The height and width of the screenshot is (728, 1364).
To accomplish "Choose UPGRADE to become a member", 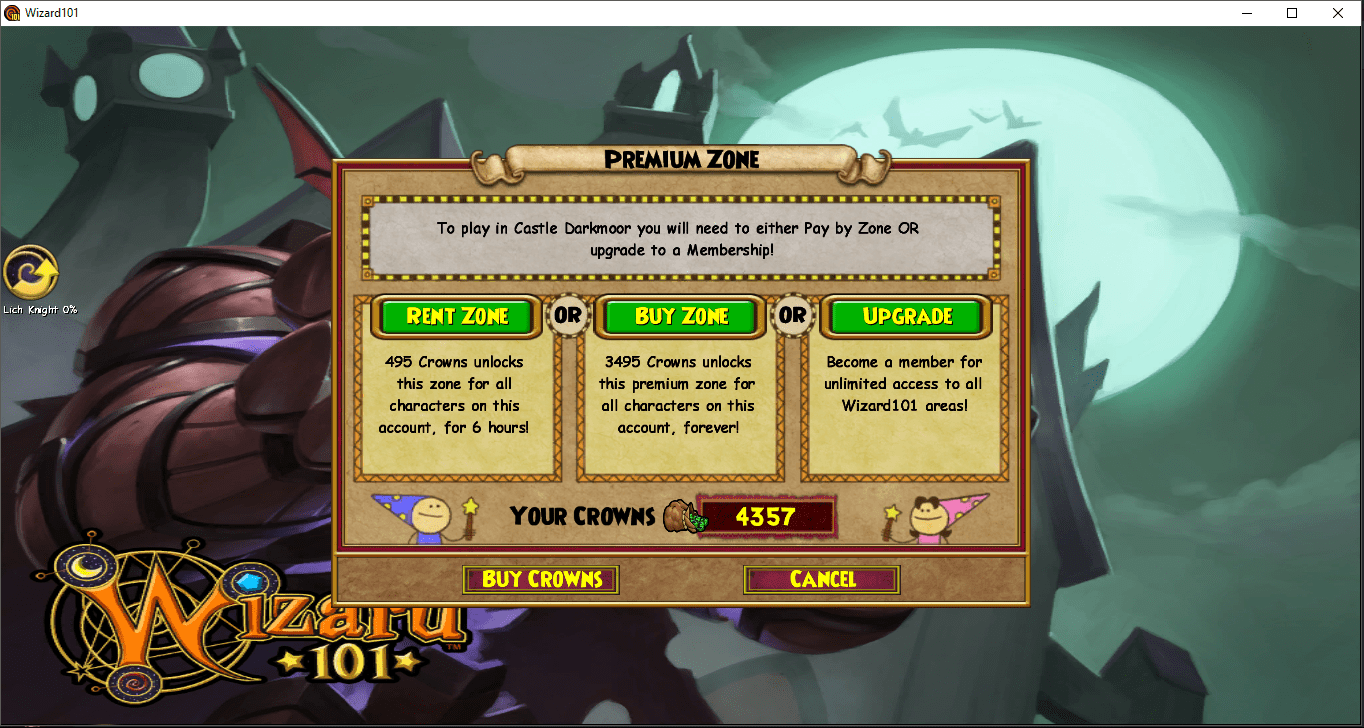I will tap(905, 317).
